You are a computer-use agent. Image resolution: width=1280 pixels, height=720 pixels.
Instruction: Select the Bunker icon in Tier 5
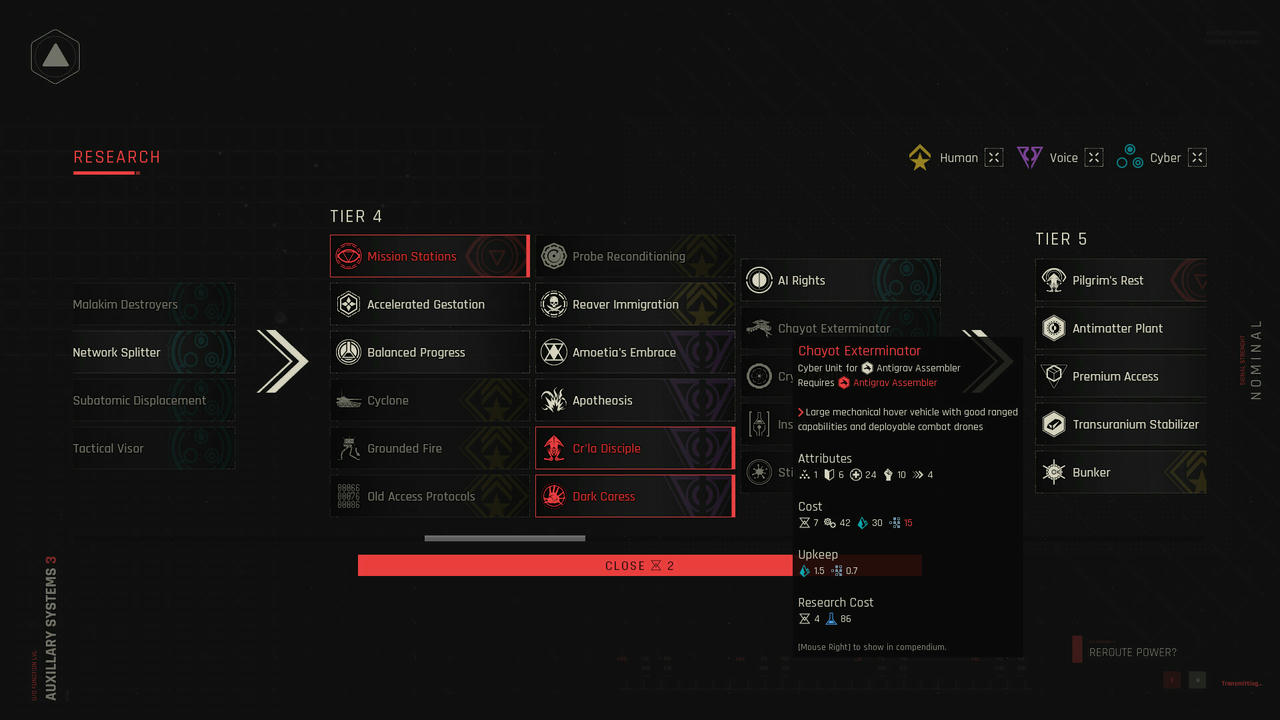tap(1052, 472)
